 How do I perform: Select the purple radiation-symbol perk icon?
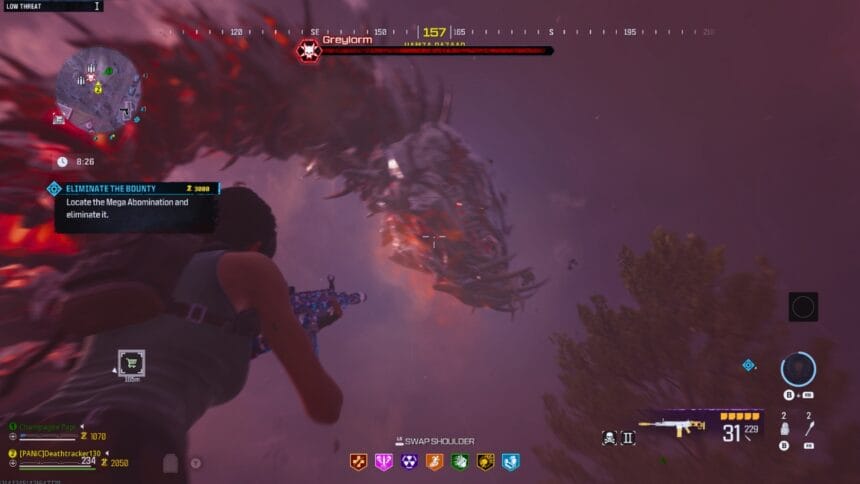click(409, 462)
